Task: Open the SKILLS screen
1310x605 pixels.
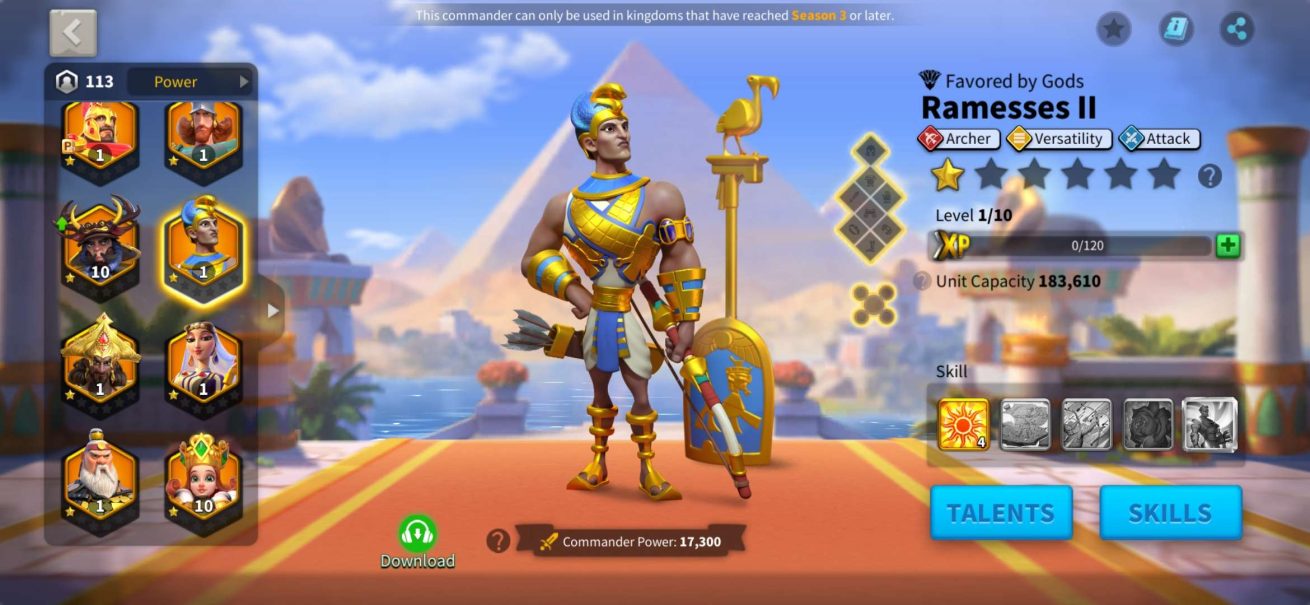Action: (1170, 513)
